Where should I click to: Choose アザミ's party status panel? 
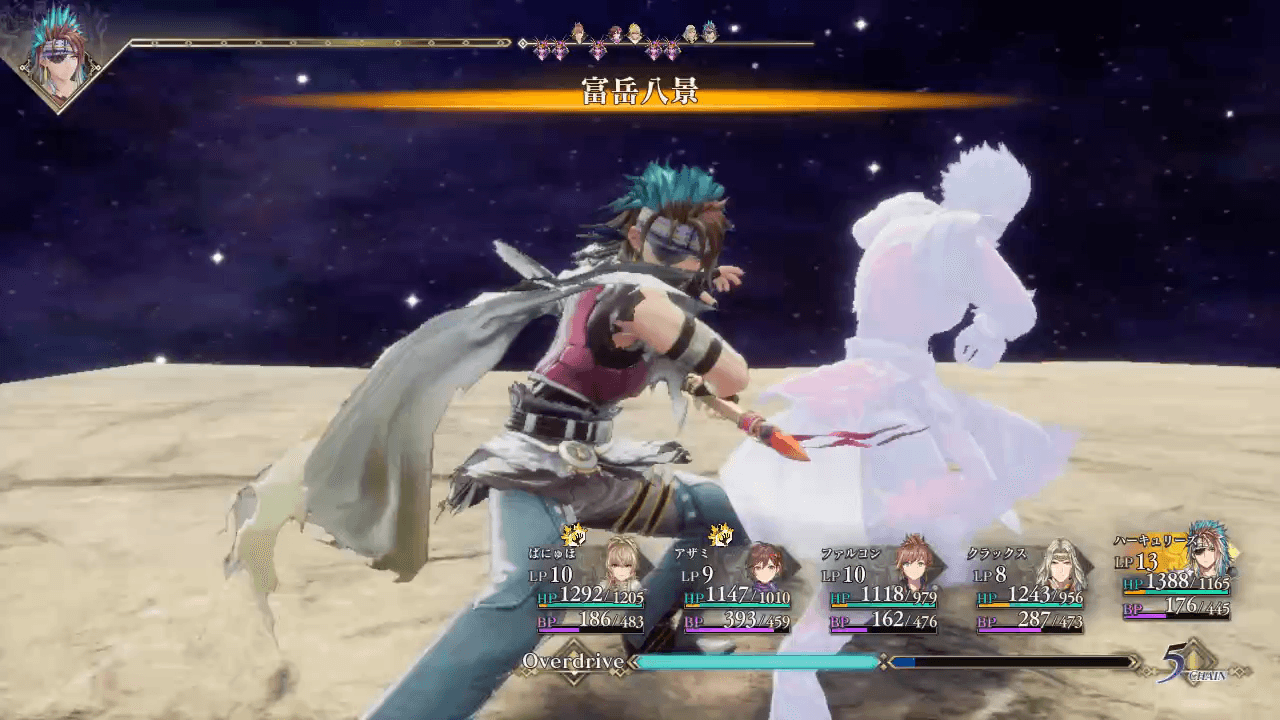tap(737, 589)
